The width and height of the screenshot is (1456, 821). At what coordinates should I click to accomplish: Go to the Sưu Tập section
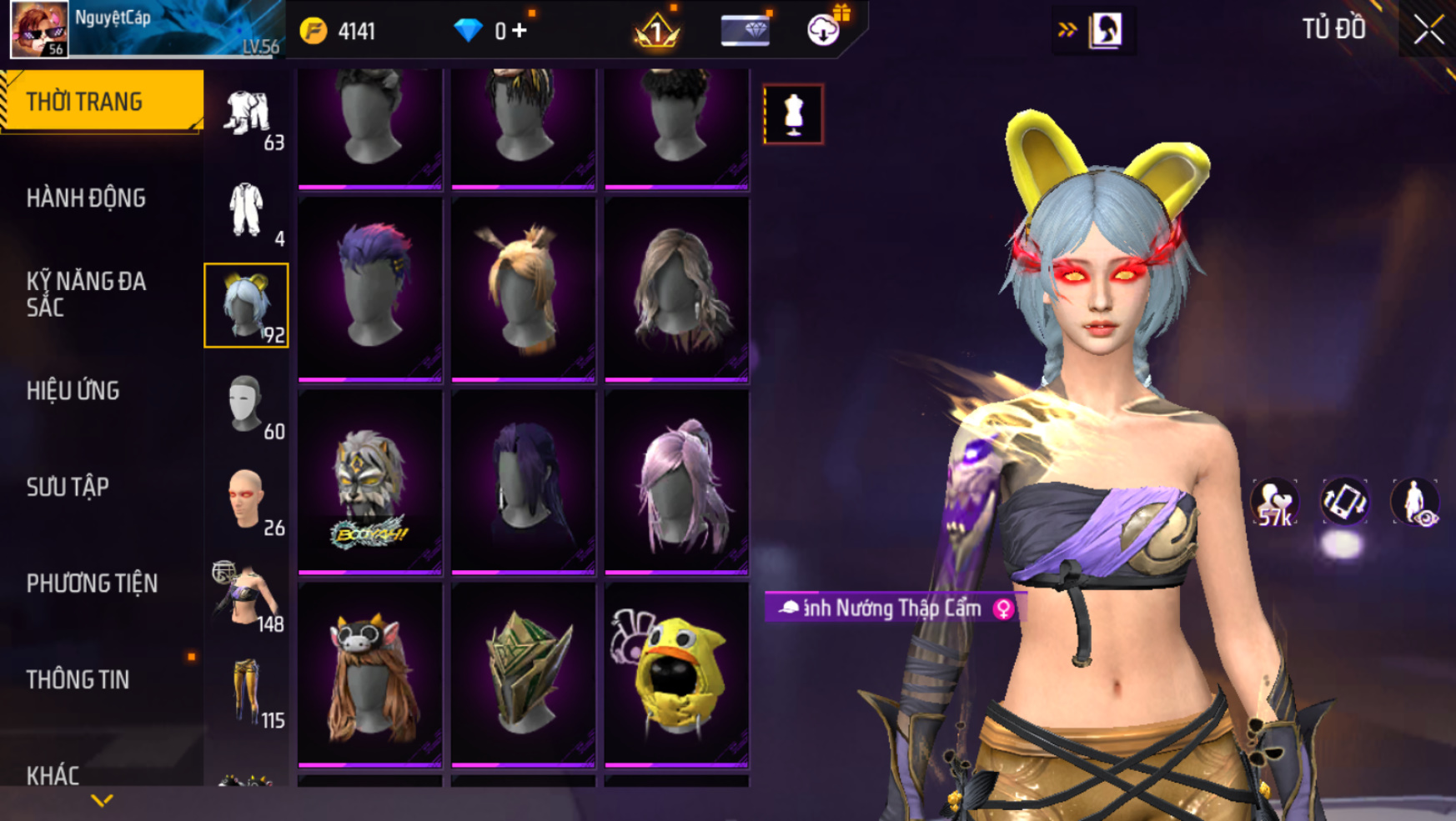pyautogui.click(x=68, y=487)
